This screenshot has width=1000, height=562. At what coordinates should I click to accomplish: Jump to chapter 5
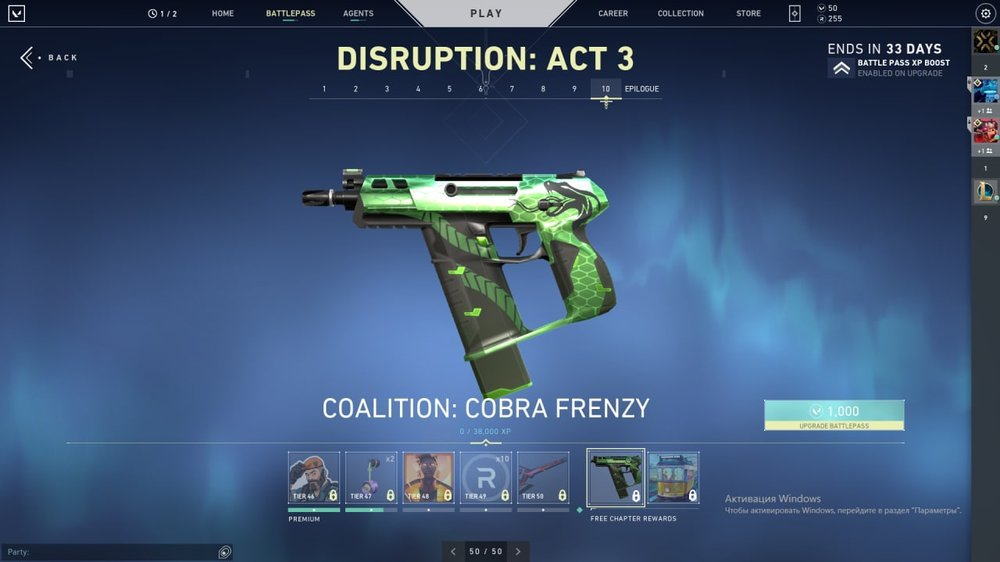click(449, 89)
